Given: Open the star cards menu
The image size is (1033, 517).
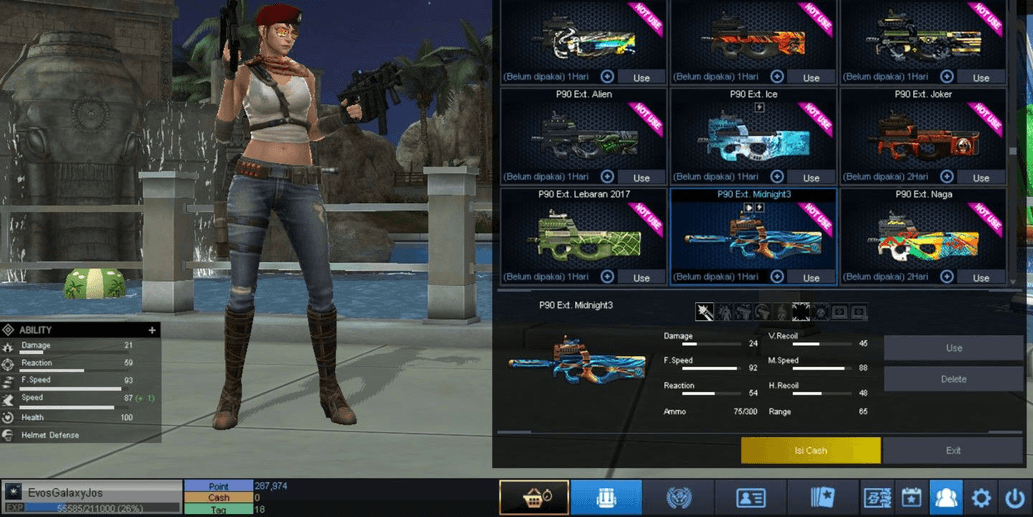Looking at the screenshot, I should [822, 497].
